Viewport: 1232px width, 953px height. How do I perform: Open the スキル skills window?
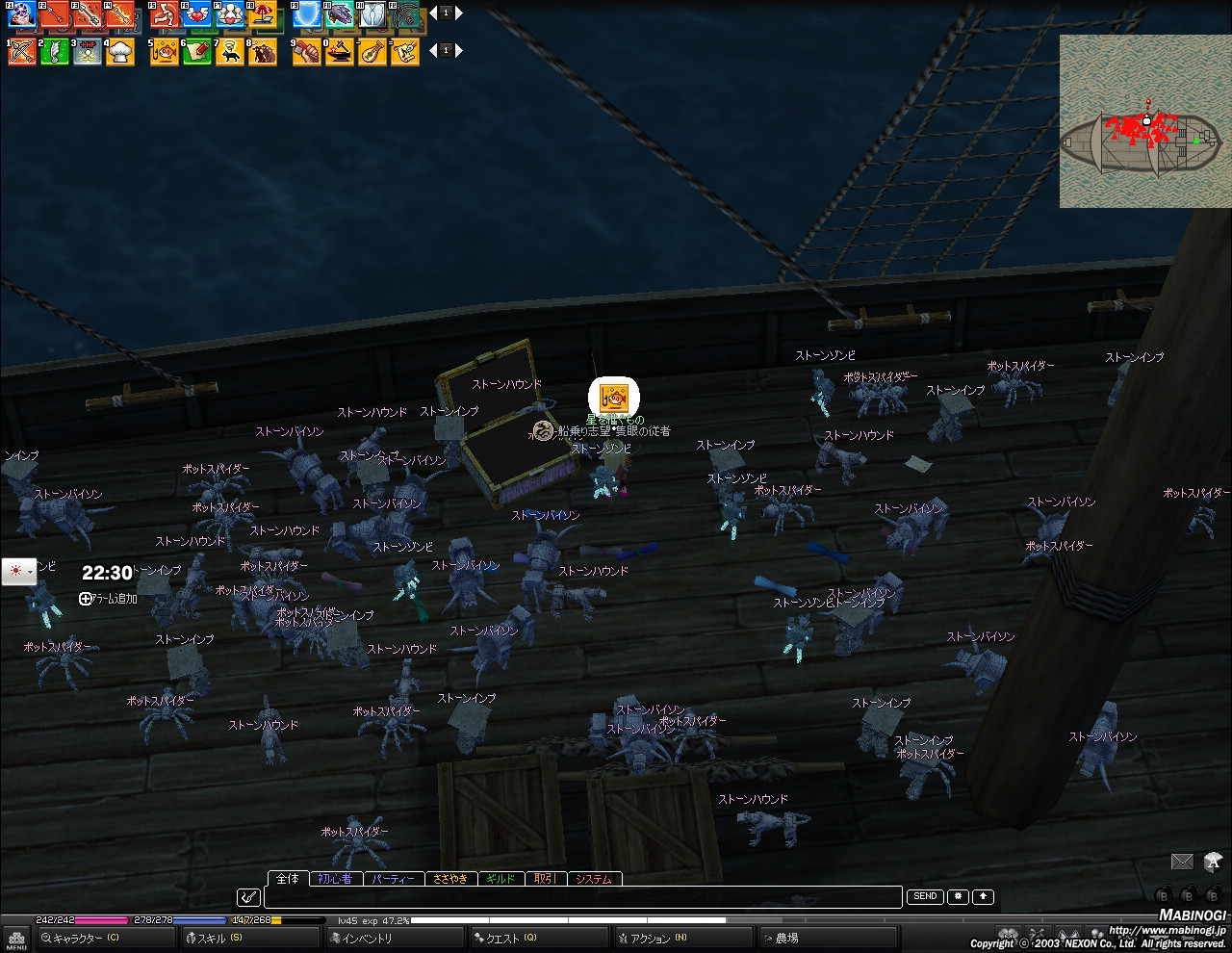(217, 938)
